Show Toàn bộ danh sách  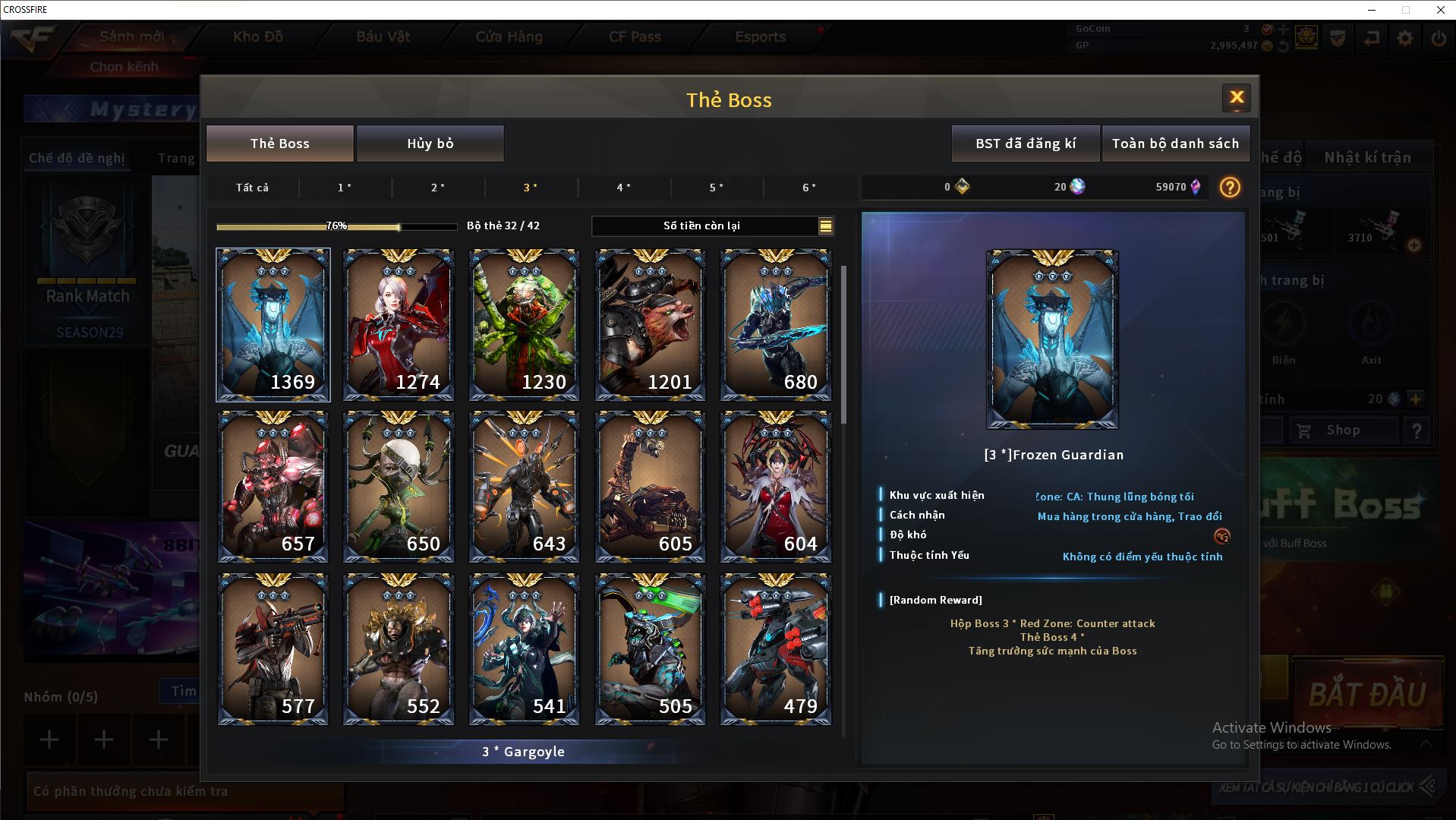[1175, 143]
